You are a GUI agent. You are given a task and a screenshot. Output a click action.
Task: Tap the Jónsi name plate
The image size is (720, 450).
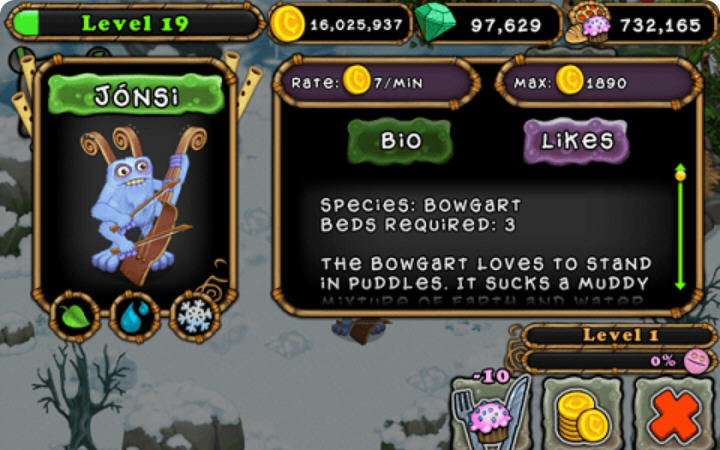pos(136,96)
